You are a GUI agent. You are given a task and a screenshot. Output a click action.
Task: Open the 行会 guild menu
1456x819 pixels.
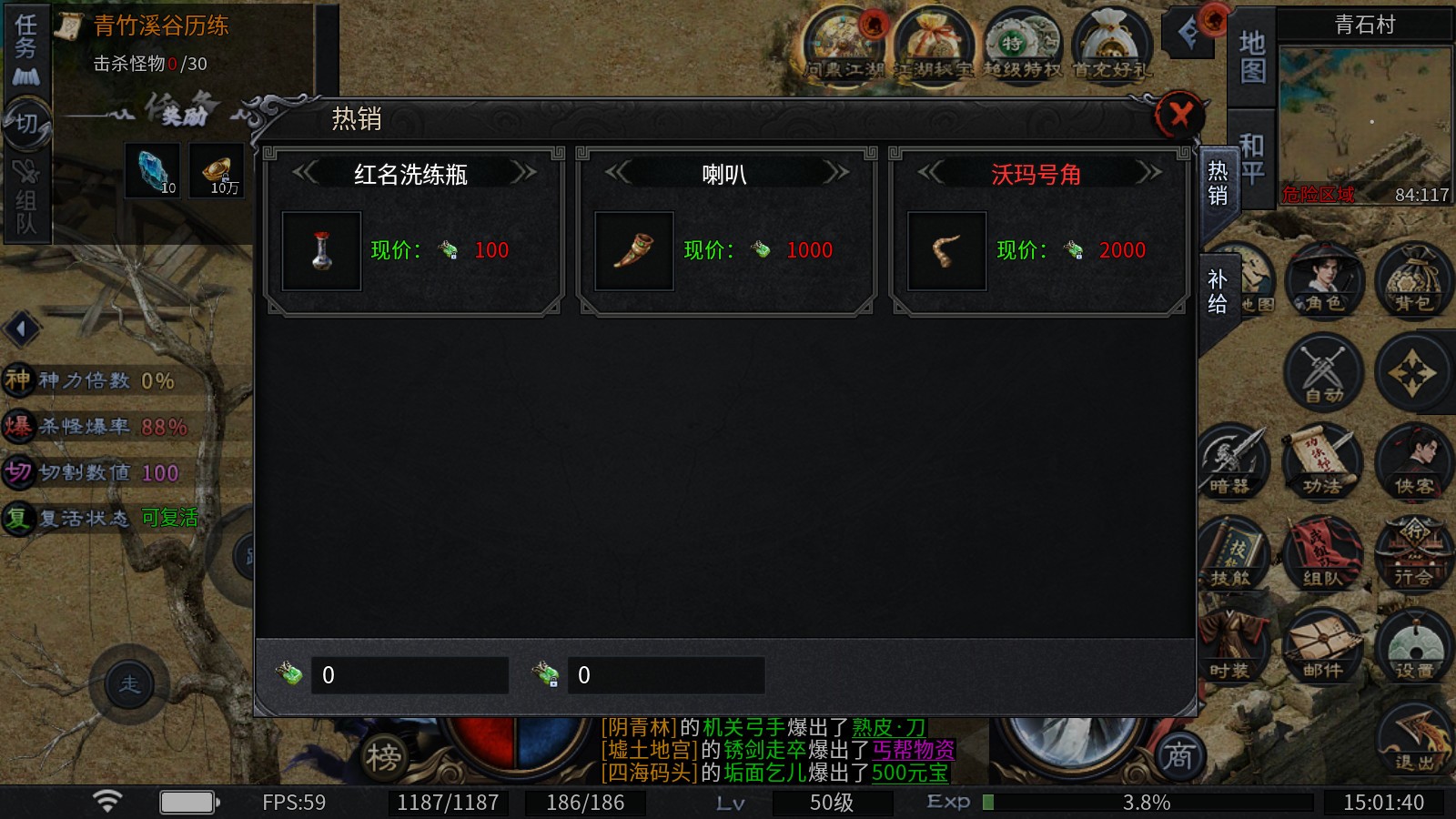[x=1413, y=553]
